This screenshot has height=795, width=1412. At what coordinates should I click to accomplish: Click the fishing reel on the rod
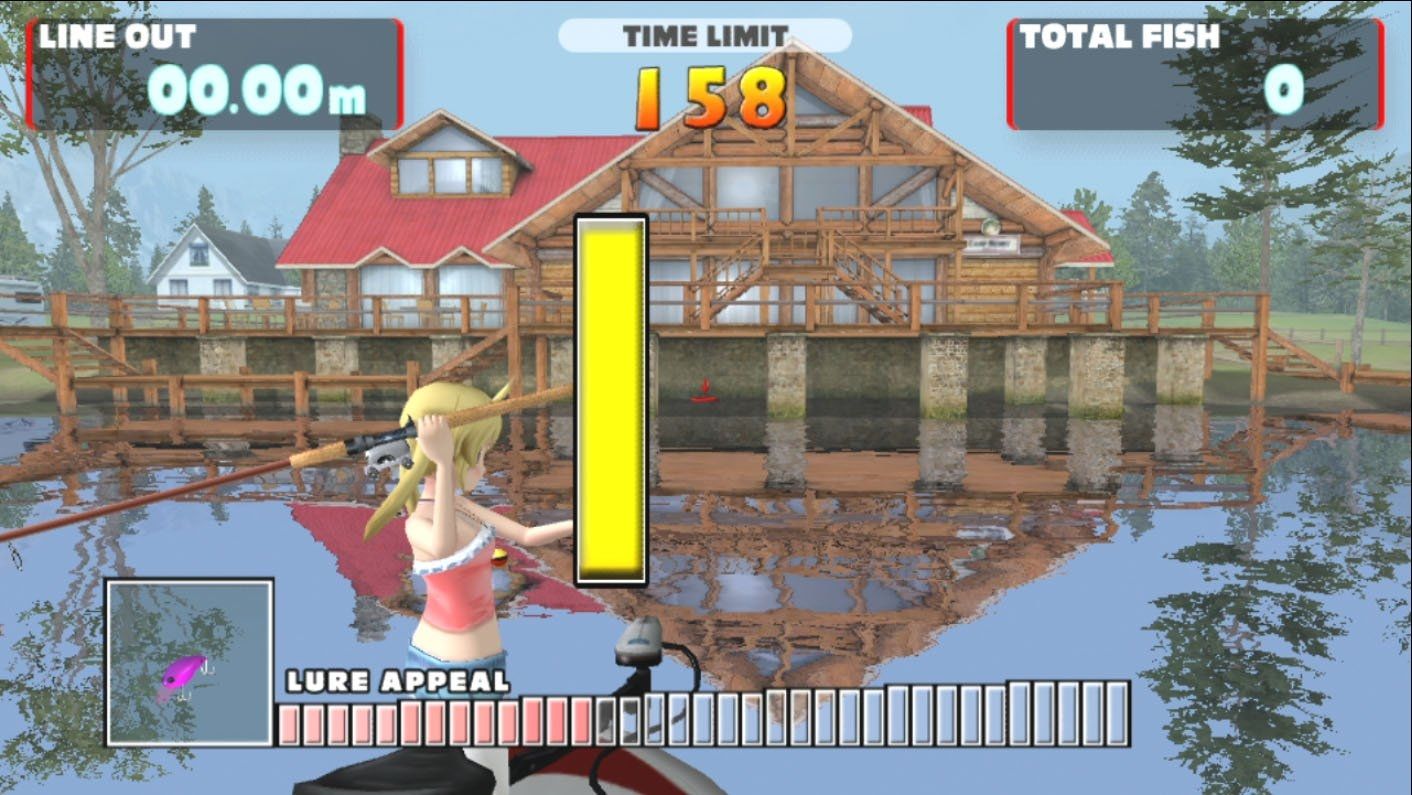pyautogui.click(x=385, y=455)
